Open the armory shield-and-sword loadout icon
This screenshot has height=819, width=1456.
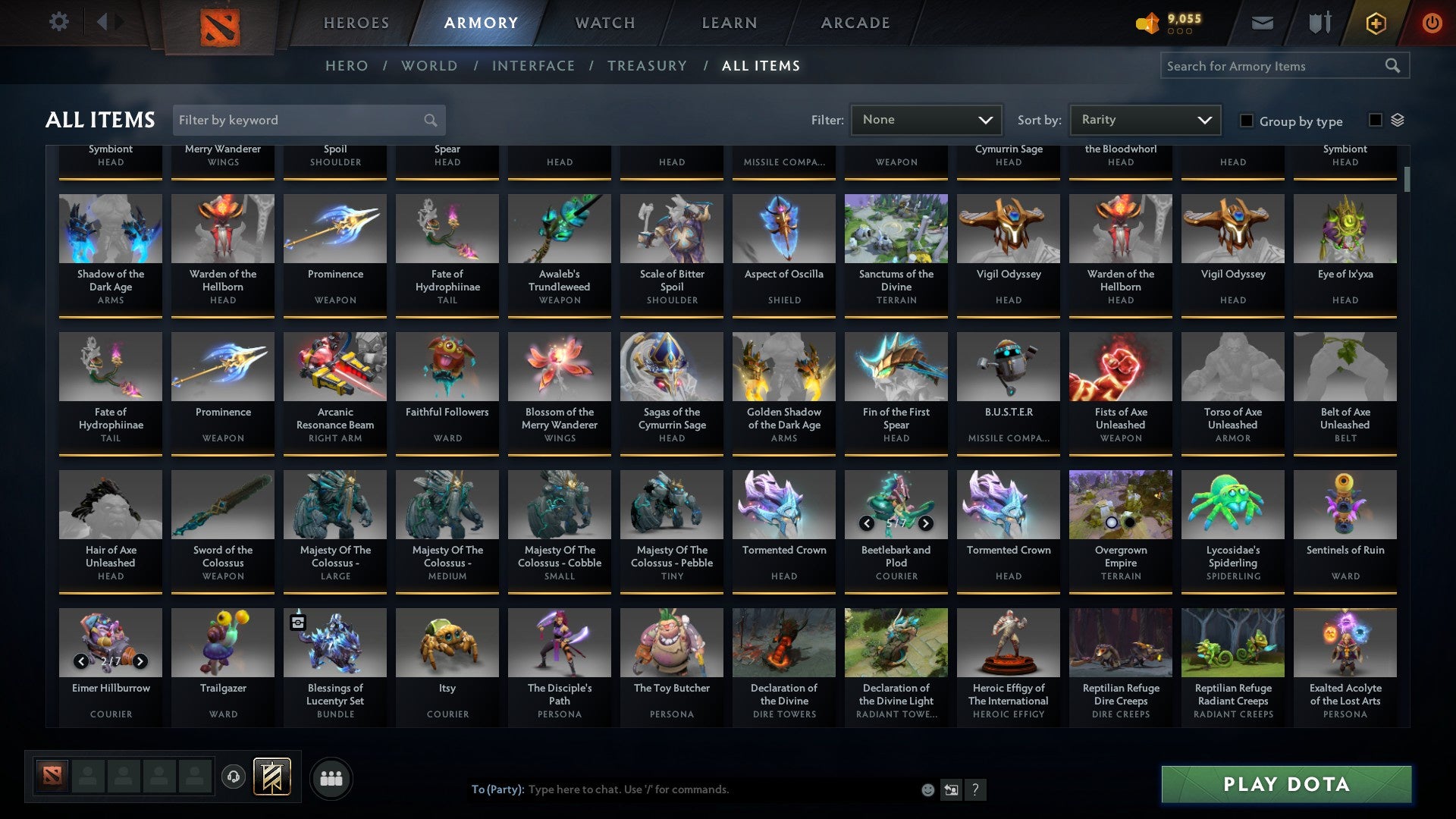point(1319,22)
